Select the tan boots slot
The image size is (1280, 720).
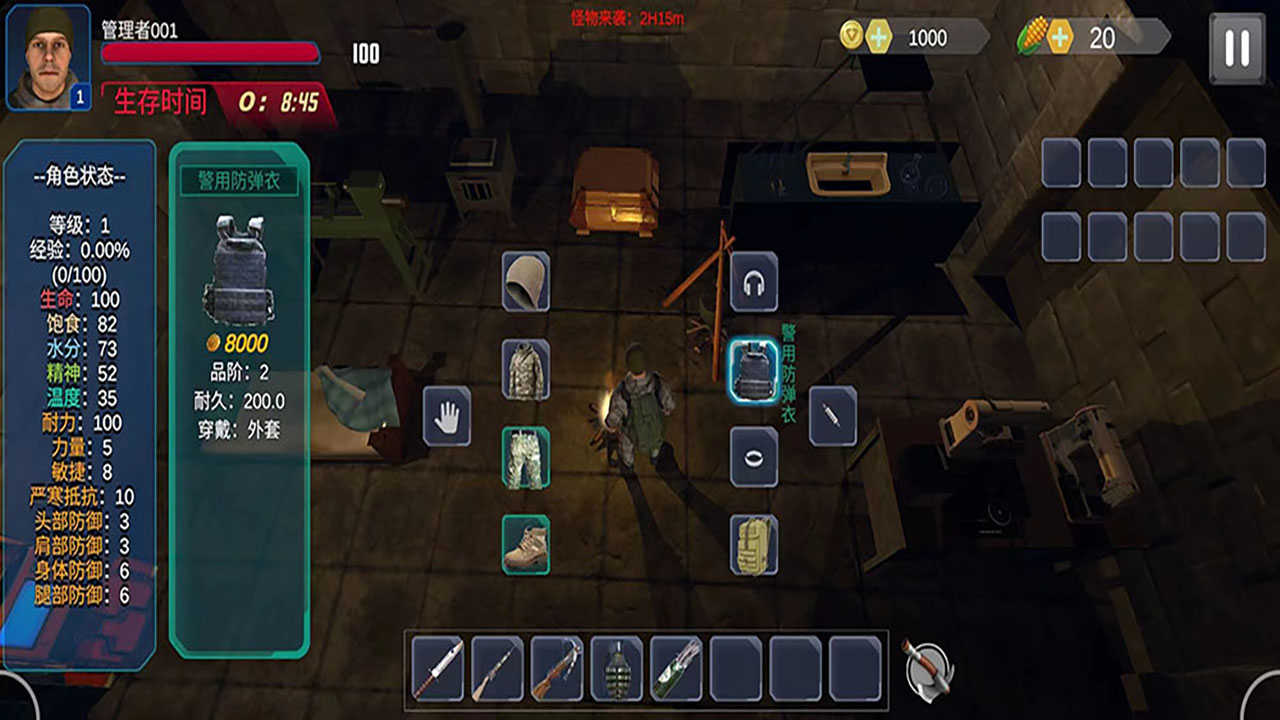526,545
